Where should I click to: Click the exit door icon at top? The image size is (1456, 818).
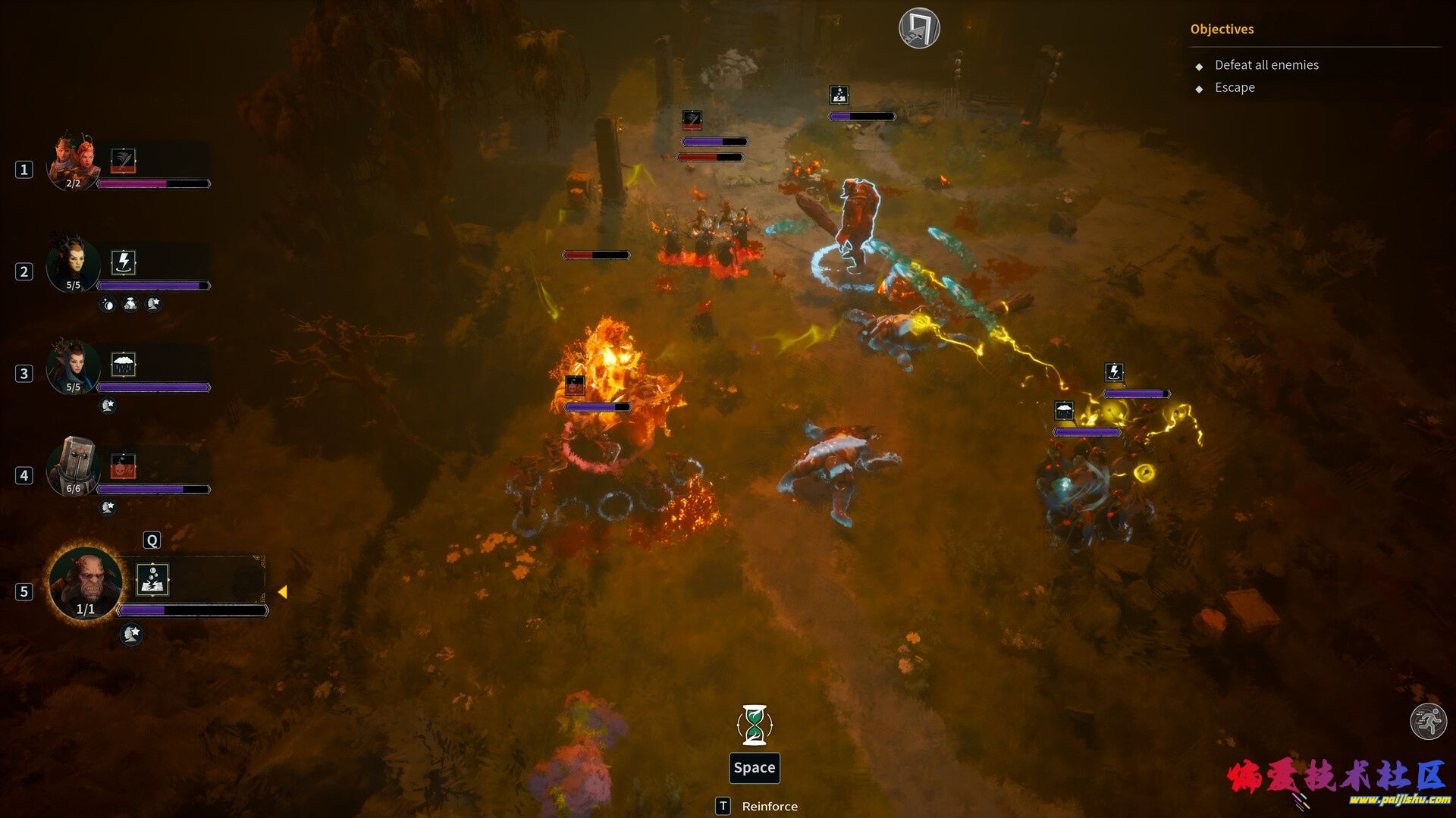tap(919, 29)
